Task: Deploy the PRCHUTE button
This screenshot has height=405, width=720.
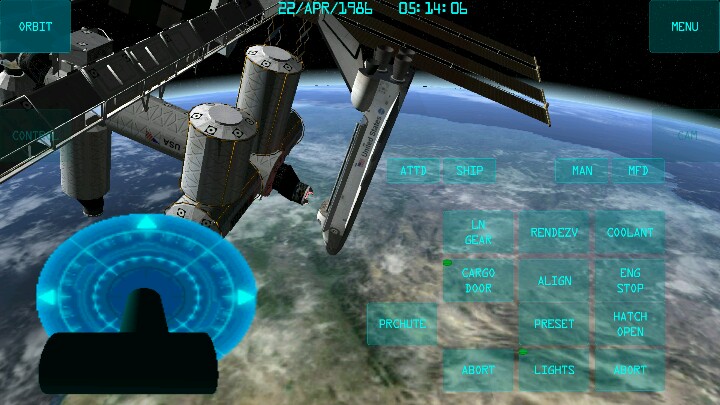Action: point(402,324)
